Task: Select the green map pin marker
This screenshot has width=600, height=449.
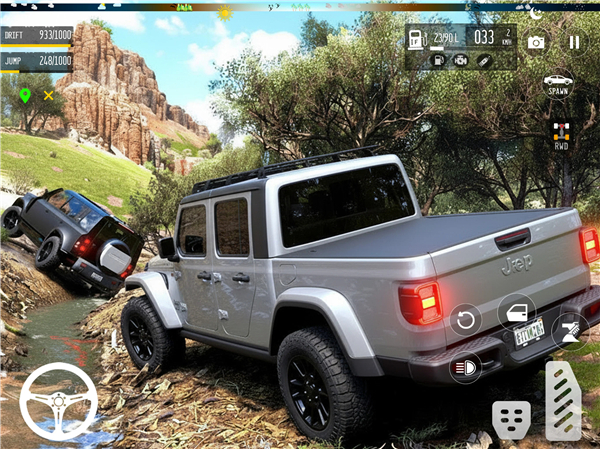Action: click(25, 95)
